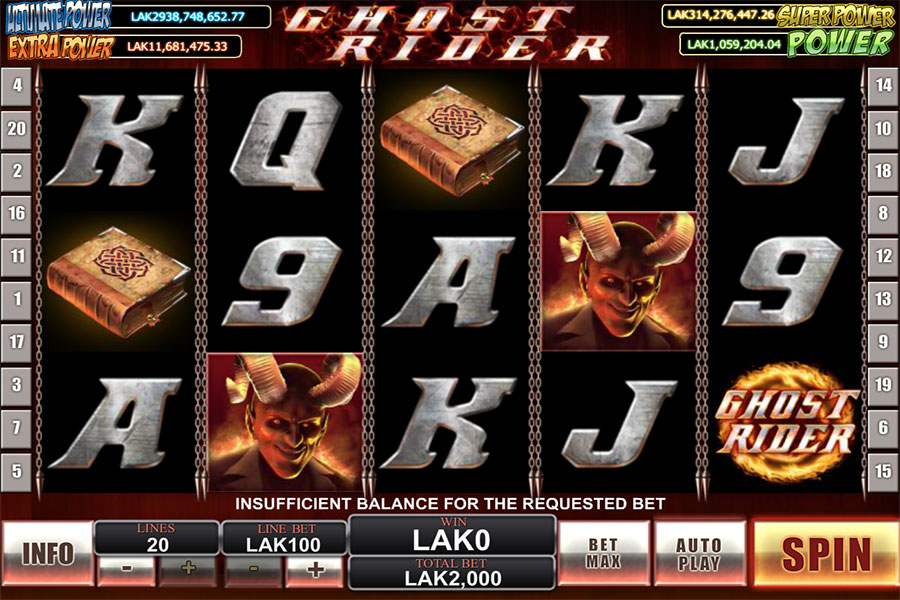900x600 pixels.
Task: Select payline number 5 marker
Action: click(17, 471)
